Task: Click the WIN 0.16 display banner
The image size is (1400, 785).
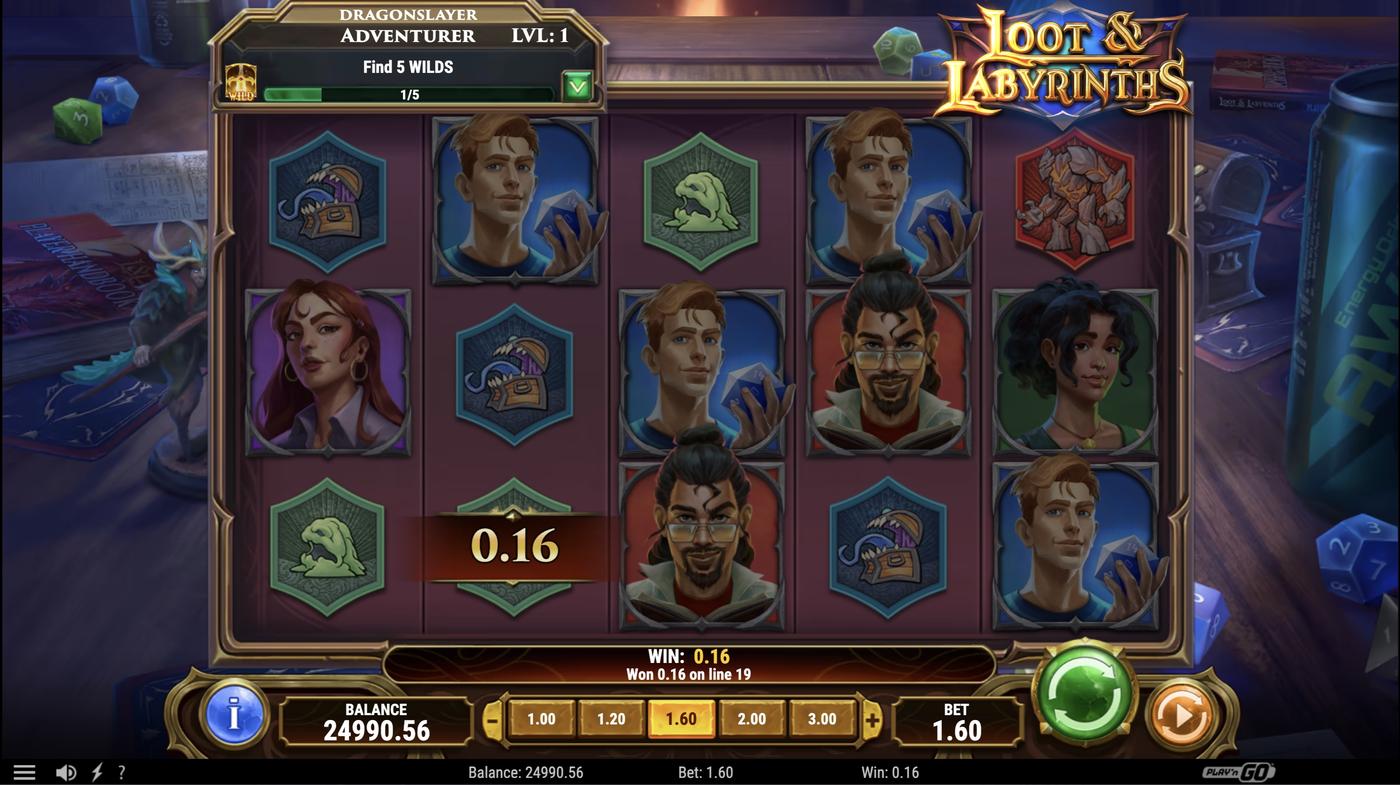Action: point(690,660)
